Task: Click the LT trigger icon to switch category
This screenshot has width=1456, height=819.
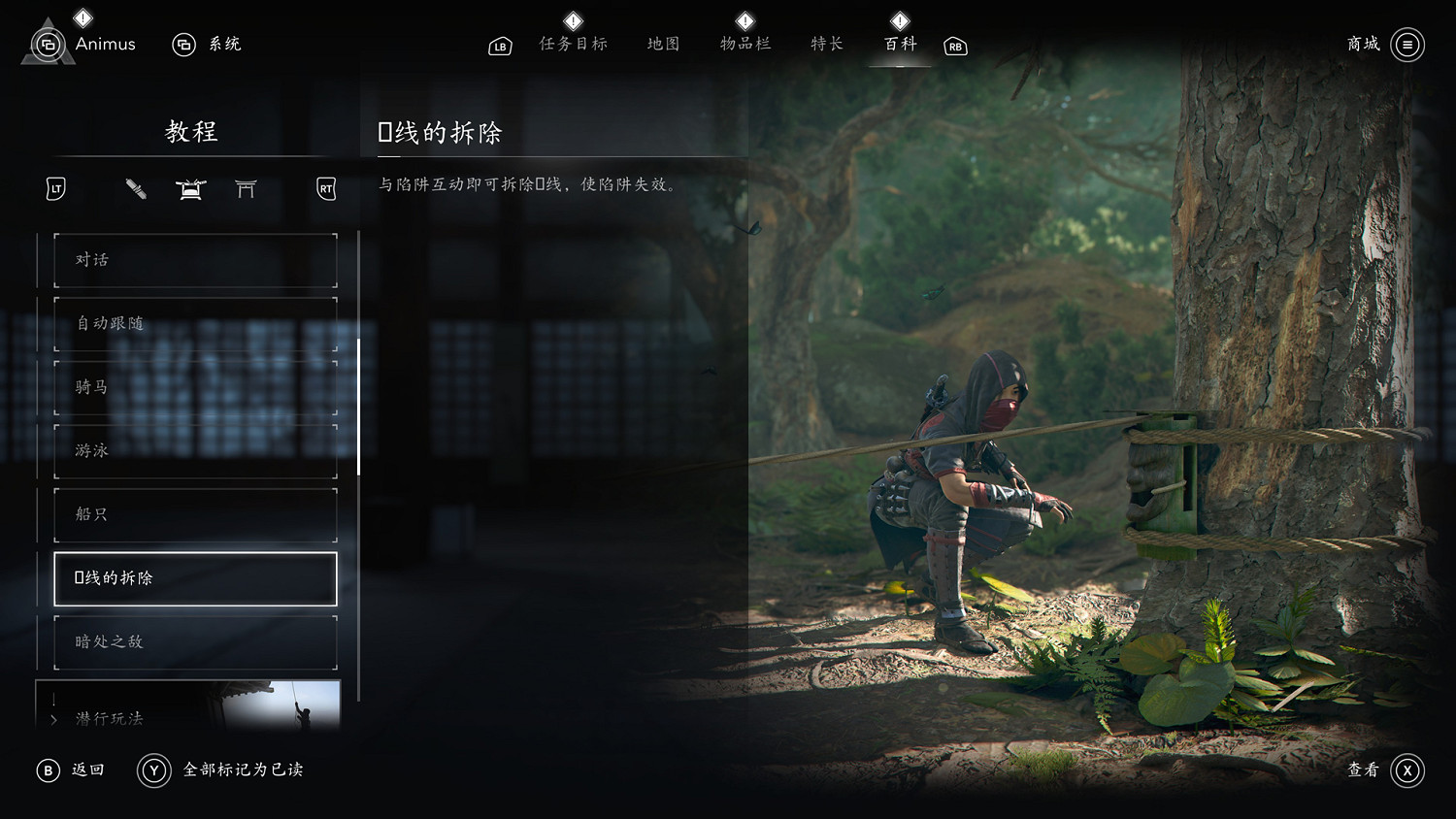Action: point(53,189)
